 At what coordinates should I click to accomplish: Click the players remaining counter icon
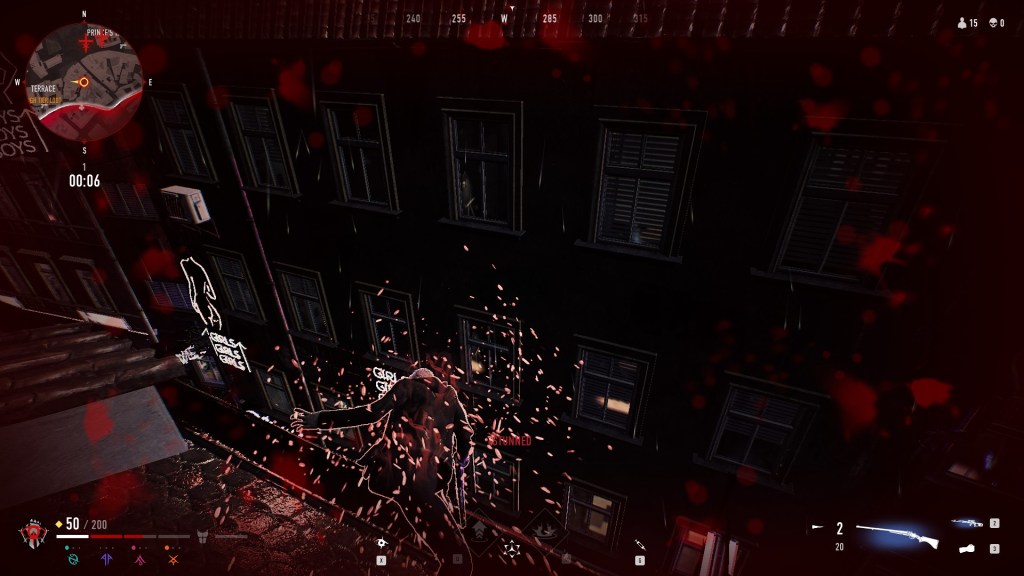pyautogui.click(x=962, y=22)
